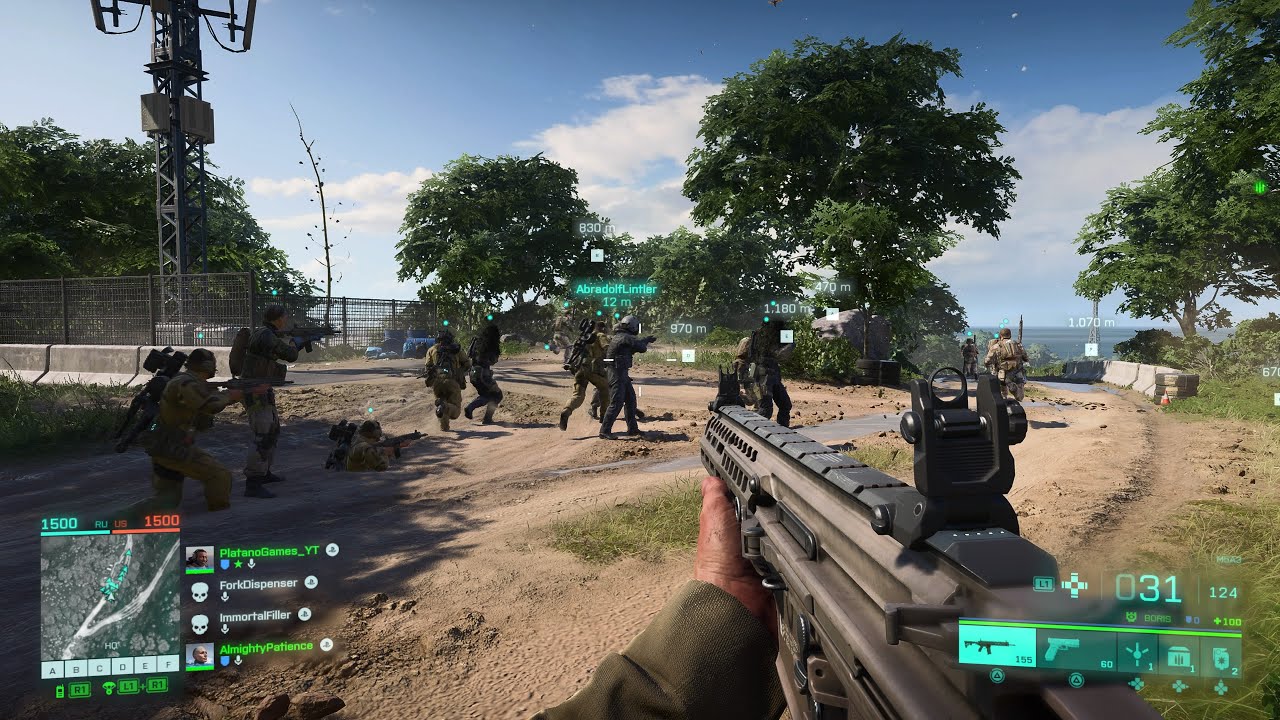Select the pistol weapon slot icon
Viewport: 1280px width, 720px height.
1063,648
